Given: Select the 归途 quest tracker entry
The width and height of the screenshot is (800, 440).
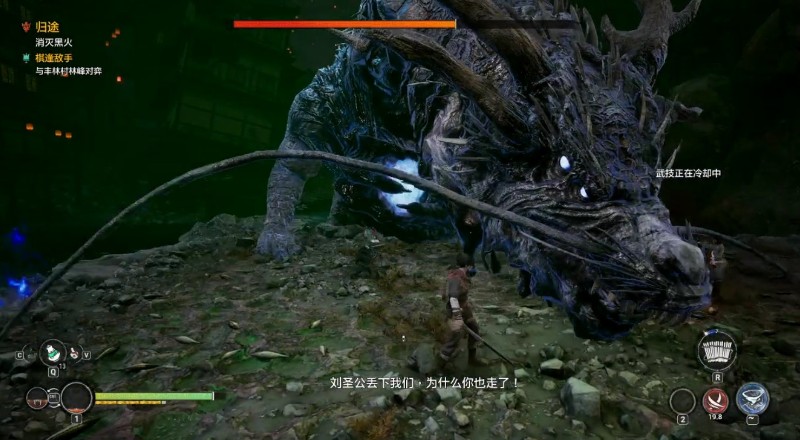Looking at the screenshot, I should (46, 29).
